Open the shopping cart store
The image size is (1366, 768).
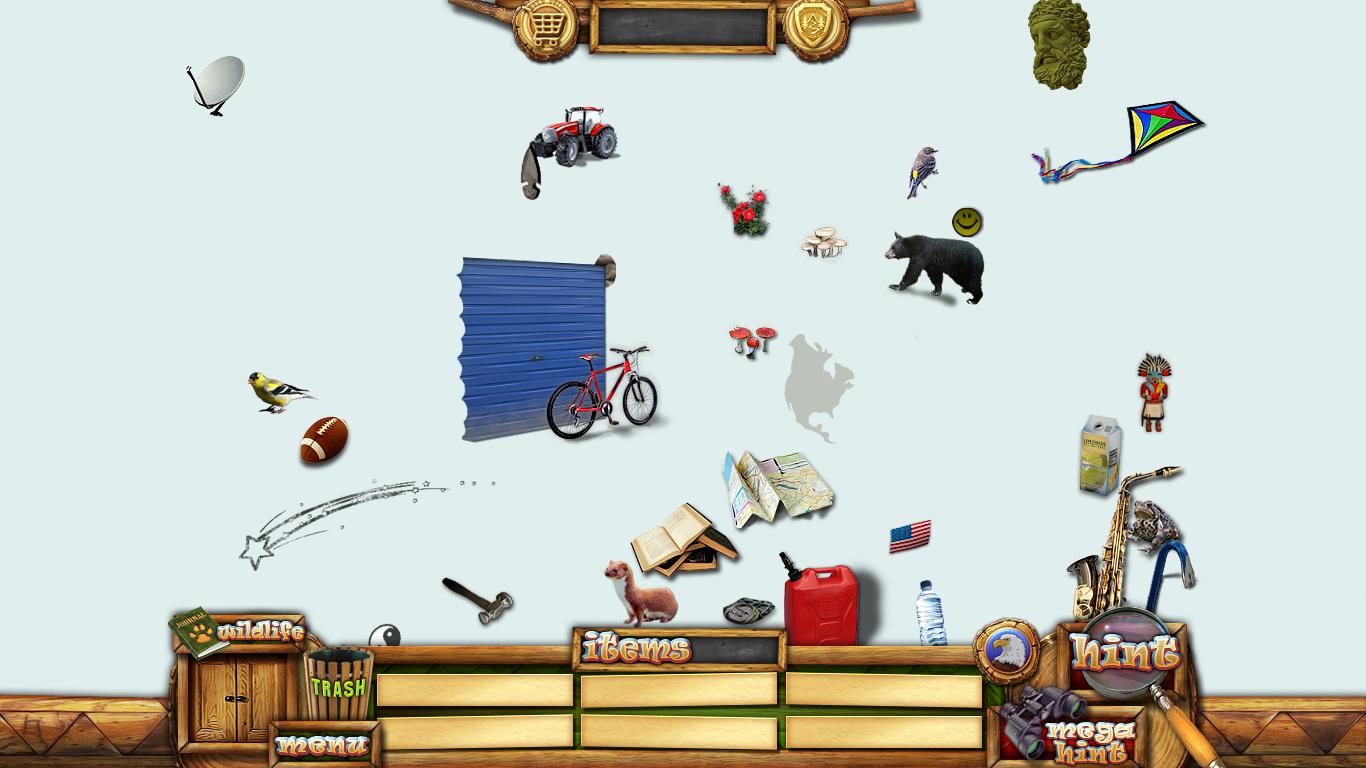pyautogui.click(x=545, y=25)
